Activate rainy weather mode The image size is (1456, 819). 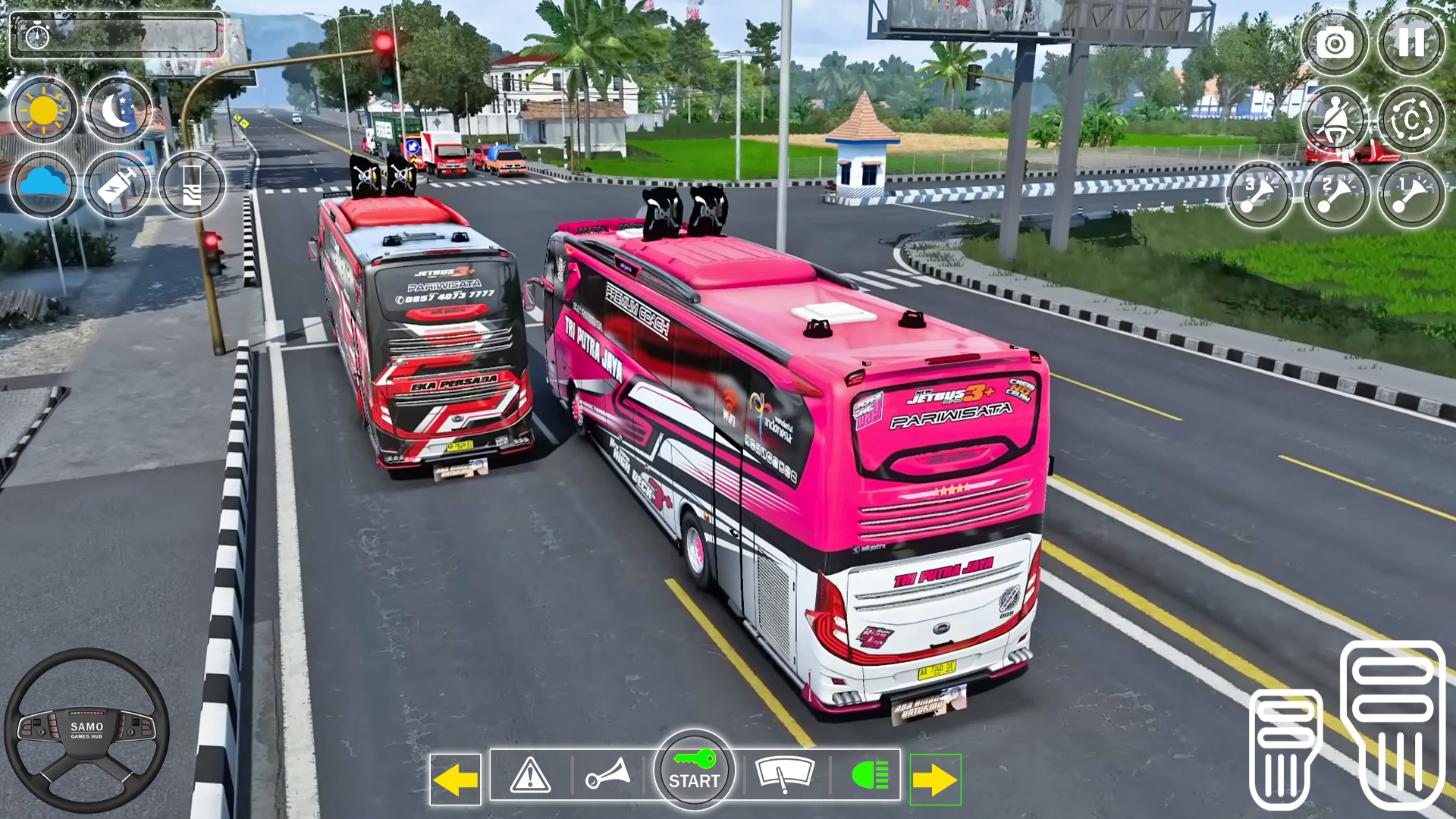43,184
